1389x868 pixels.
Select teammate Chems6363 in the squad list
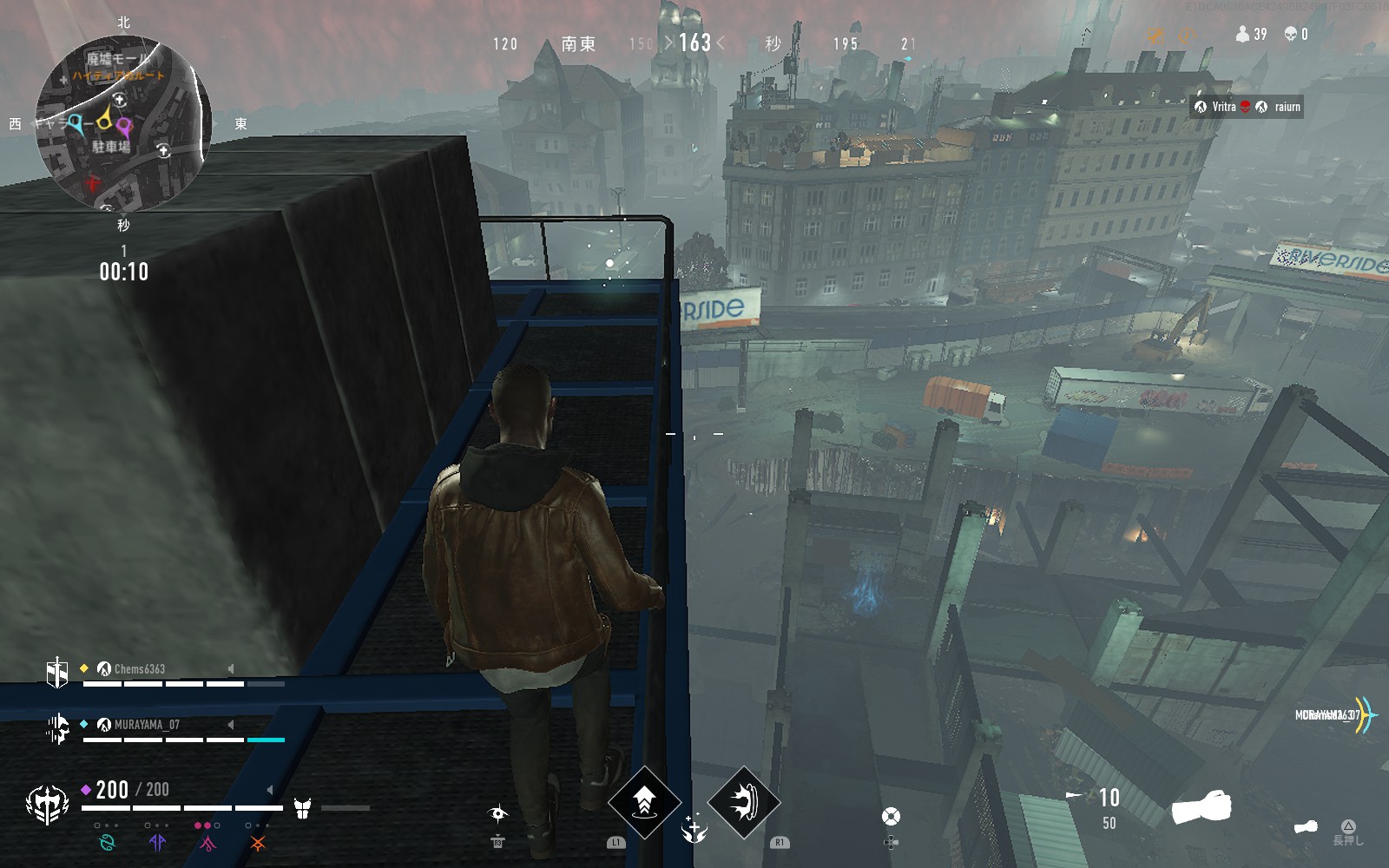[139, 668]
